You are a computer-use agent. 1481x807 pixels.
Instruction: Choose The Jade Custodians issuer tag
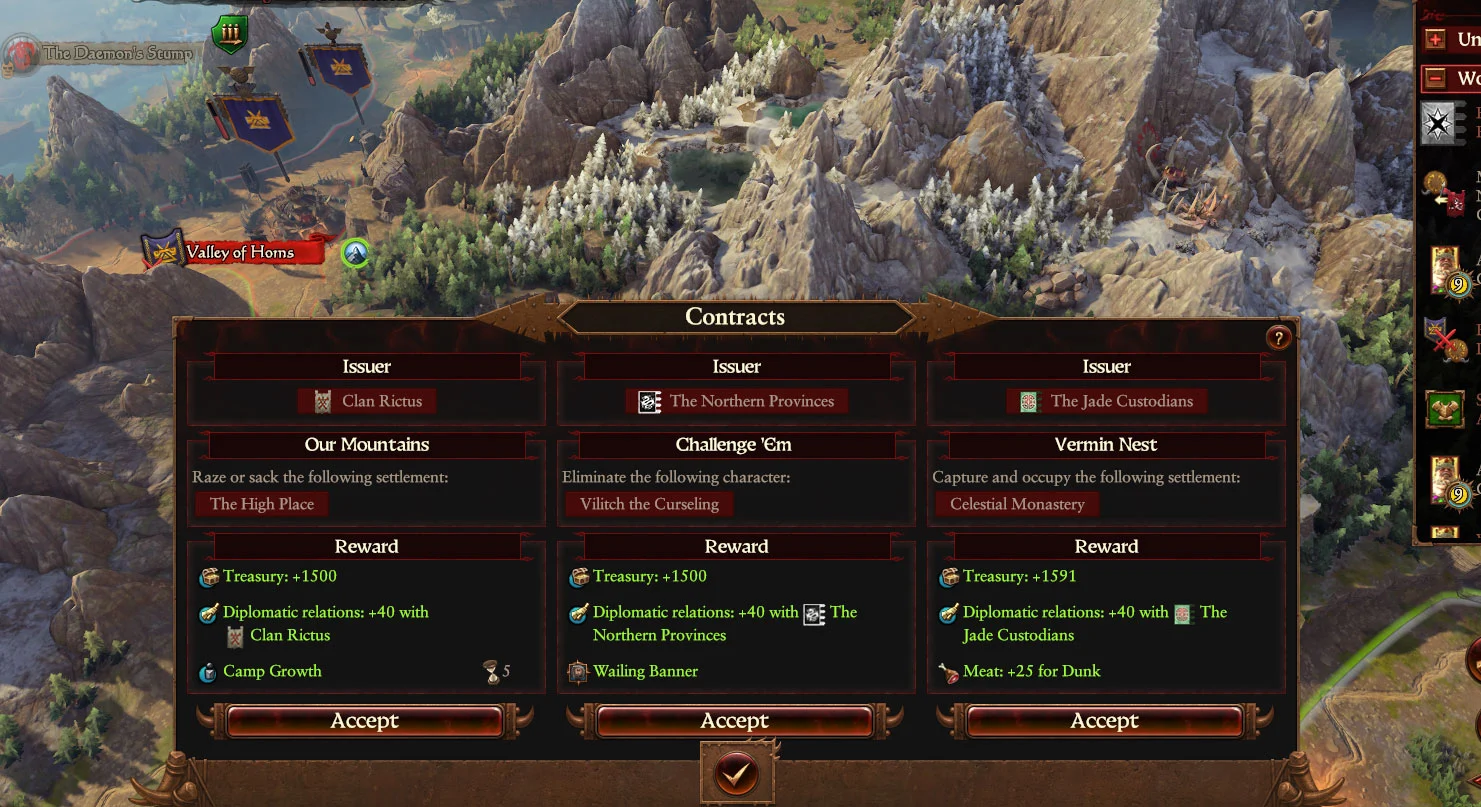point(1108,401)
